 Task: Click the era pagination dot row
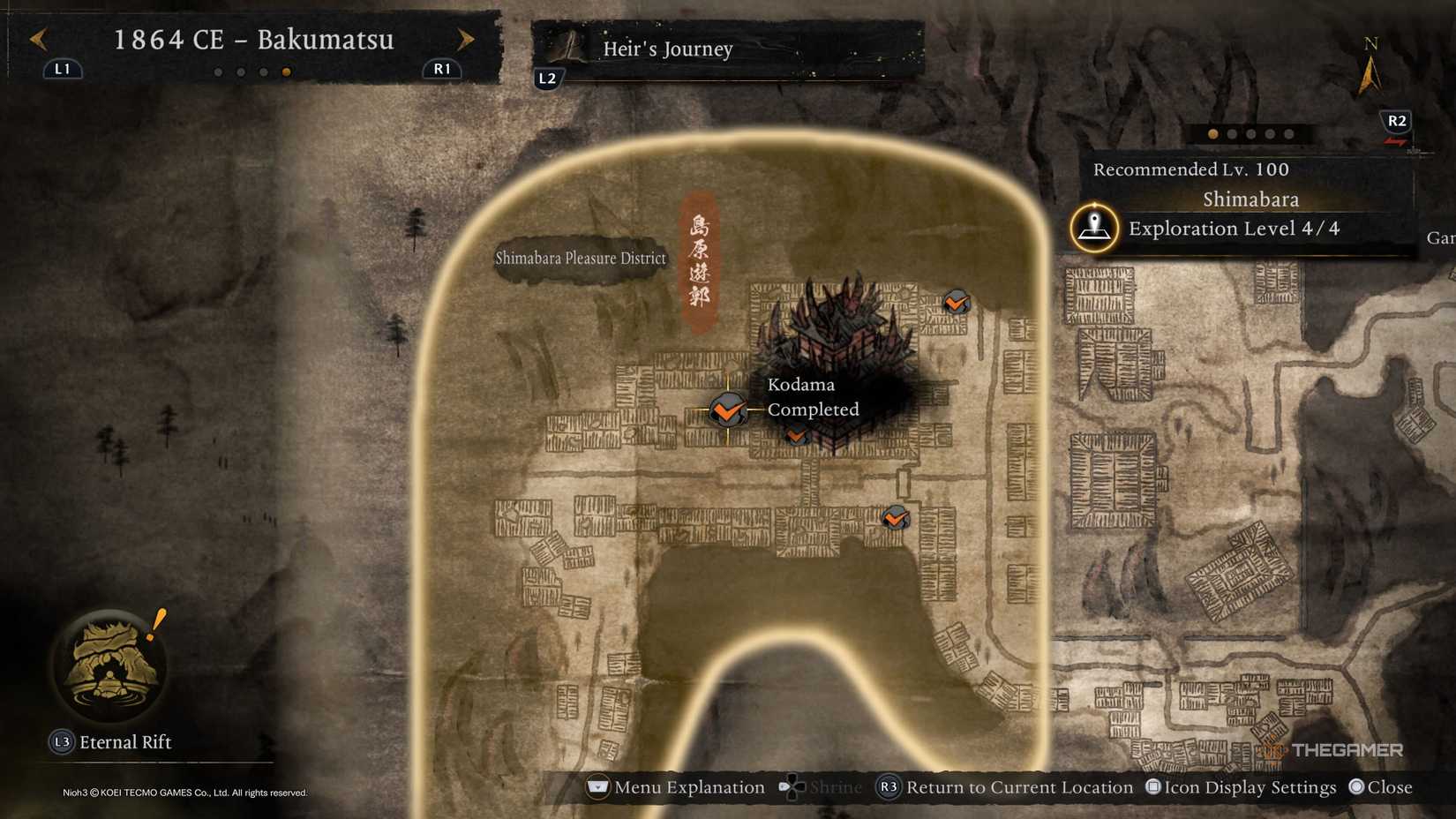pyautogui.click(x=251, y=72)
